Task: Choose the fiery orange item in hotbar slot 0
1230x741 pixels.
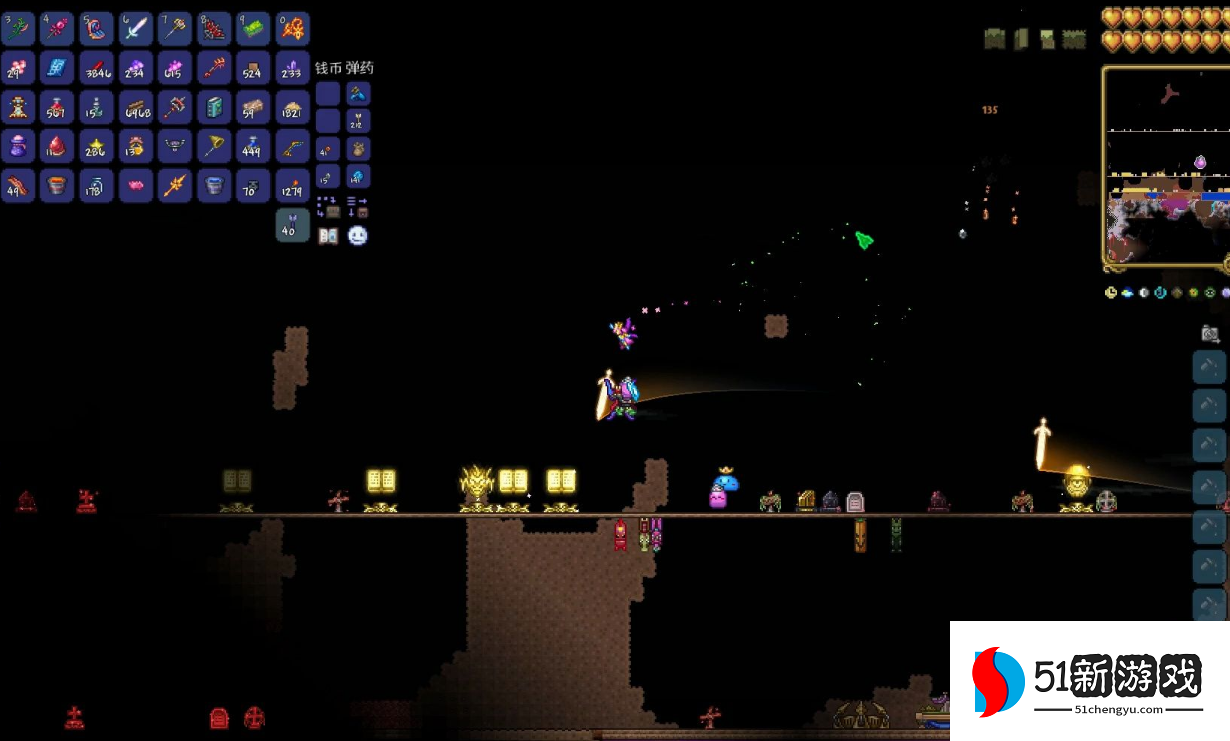Action: click(293, 28)
